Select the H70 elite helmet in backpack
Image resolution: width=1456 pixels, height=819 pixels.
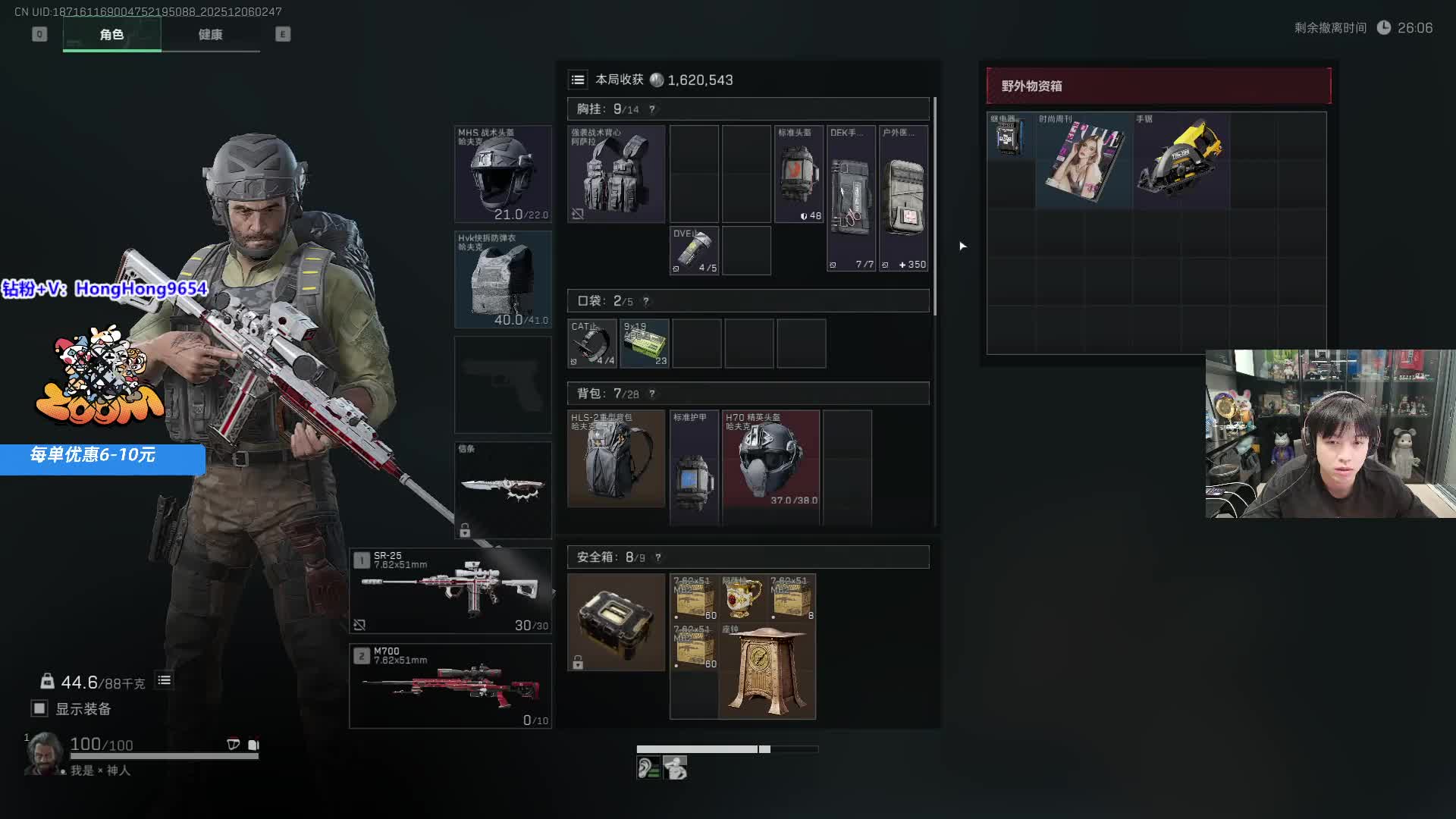click(770, 460)
